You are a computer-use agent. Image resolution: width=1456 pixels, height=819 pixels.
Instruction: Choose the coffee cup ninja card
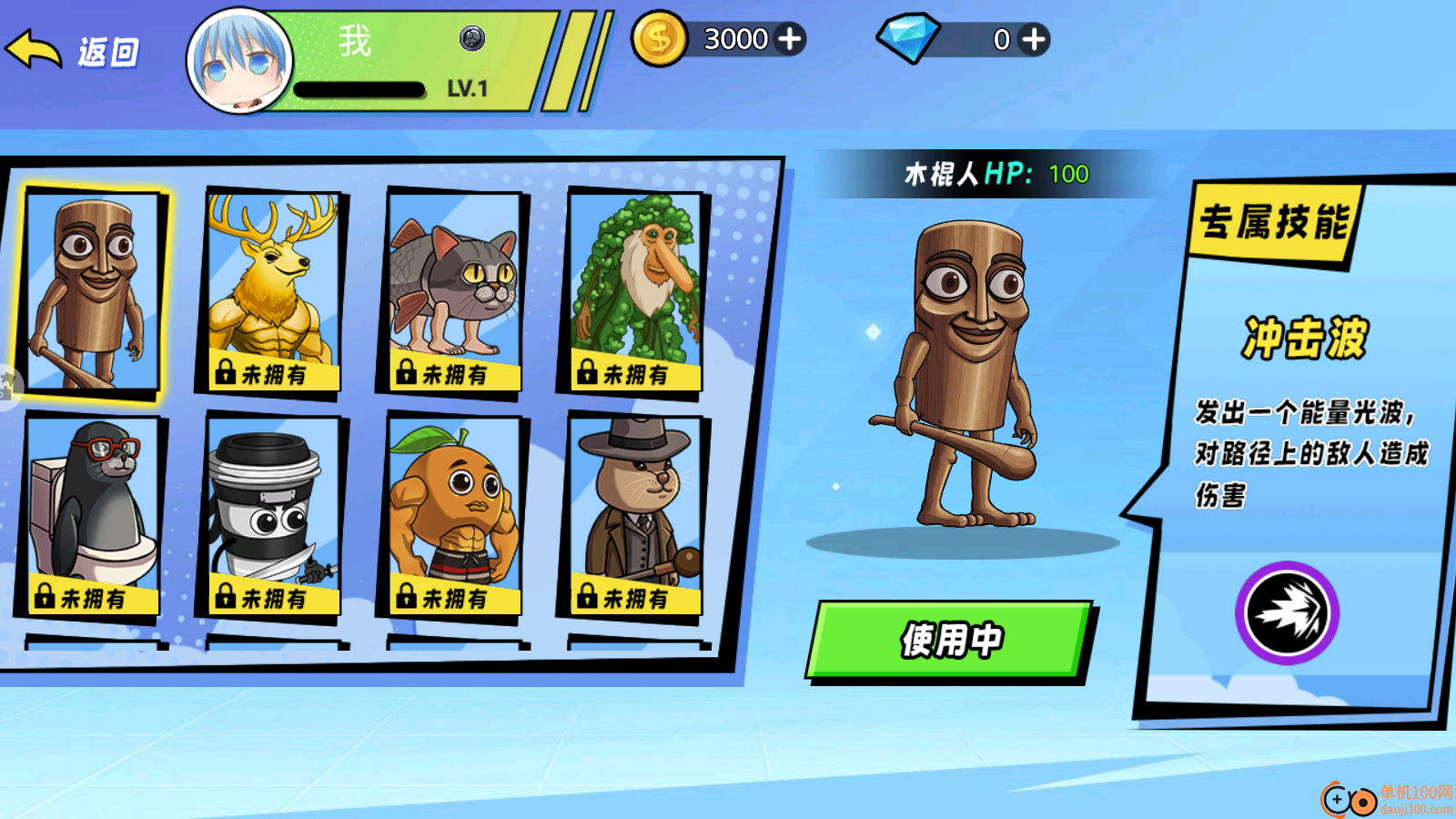point(272,514)
